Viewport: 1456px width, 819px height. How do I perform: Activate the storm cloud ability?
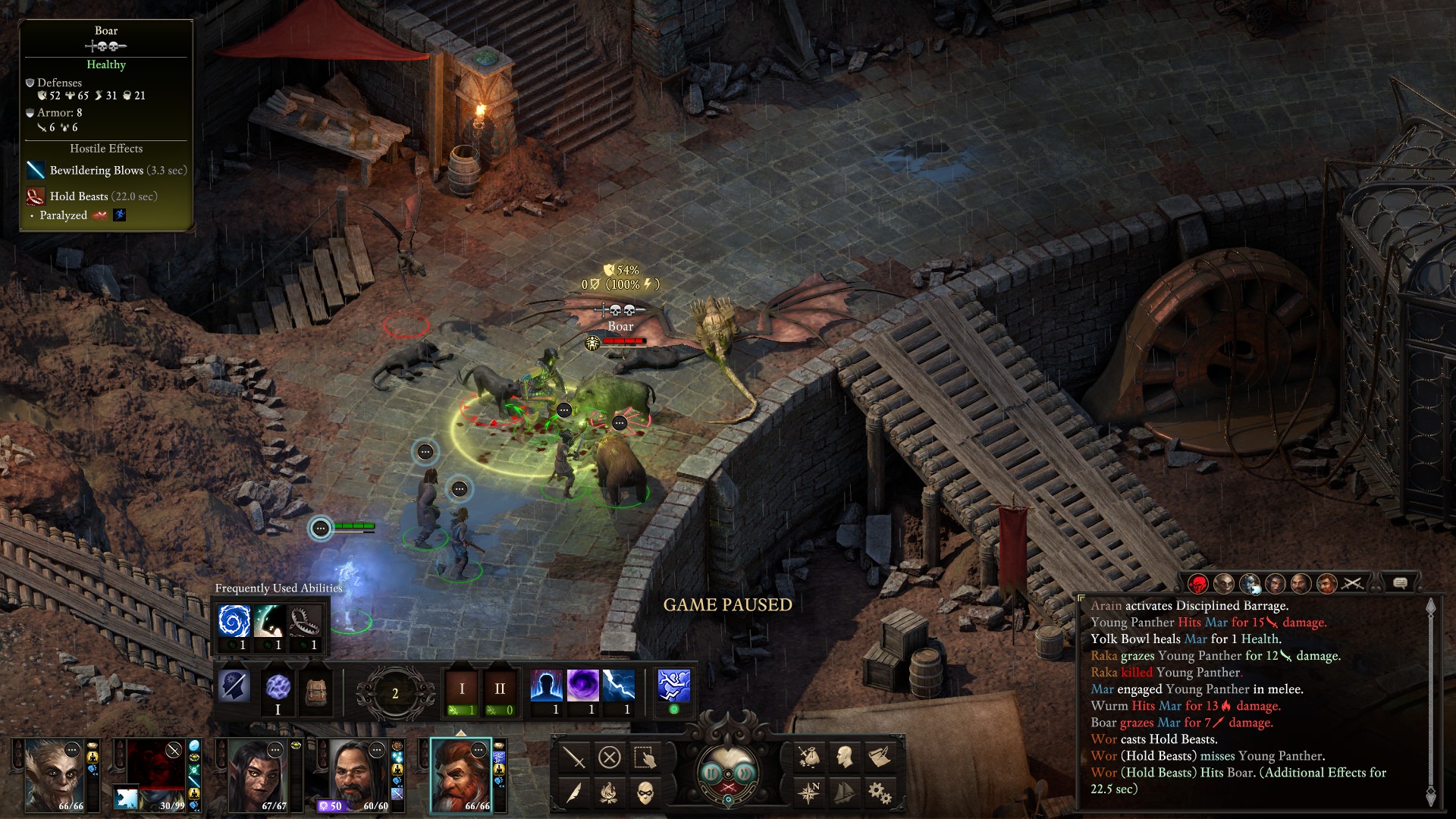coord(673,686)
